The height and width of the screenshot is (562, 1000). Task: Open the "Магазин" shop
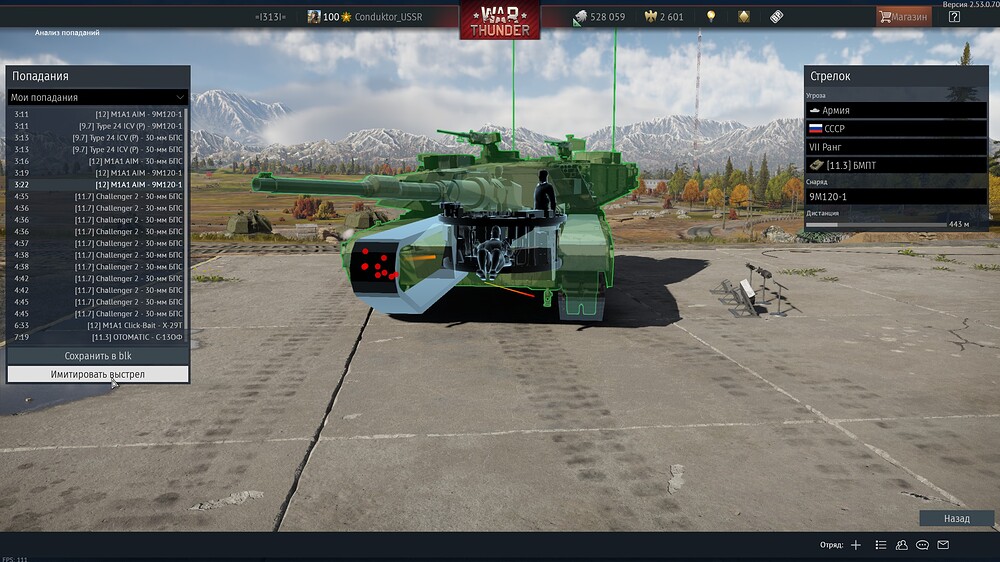(x=903, y=17)
